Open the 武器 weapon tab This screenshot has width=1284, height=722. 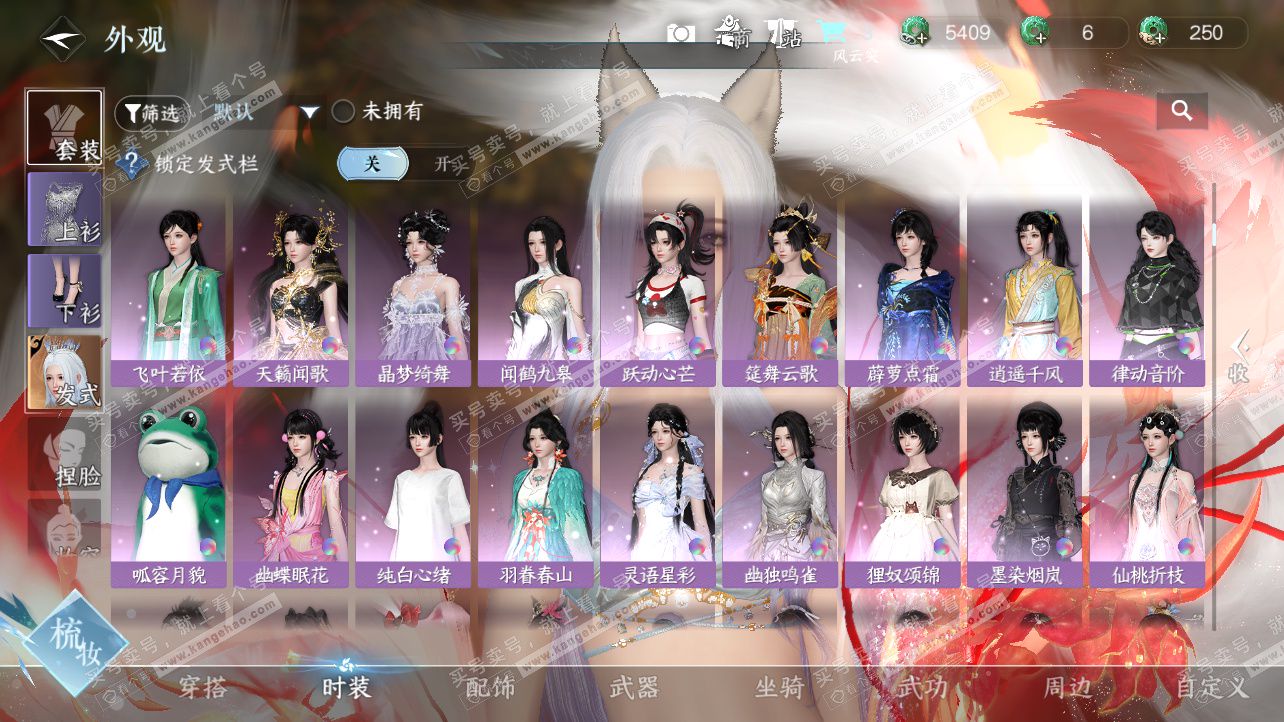pos(635,688)
